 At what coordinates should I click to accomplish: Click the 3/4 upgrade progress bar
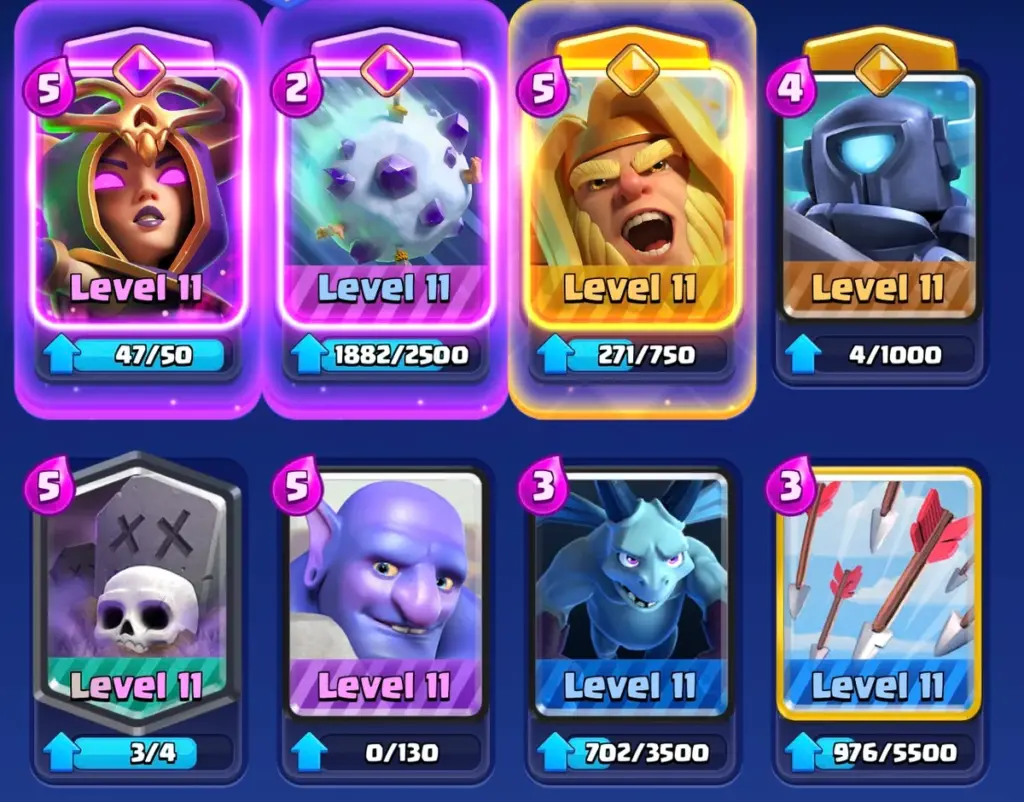(137, 752)
